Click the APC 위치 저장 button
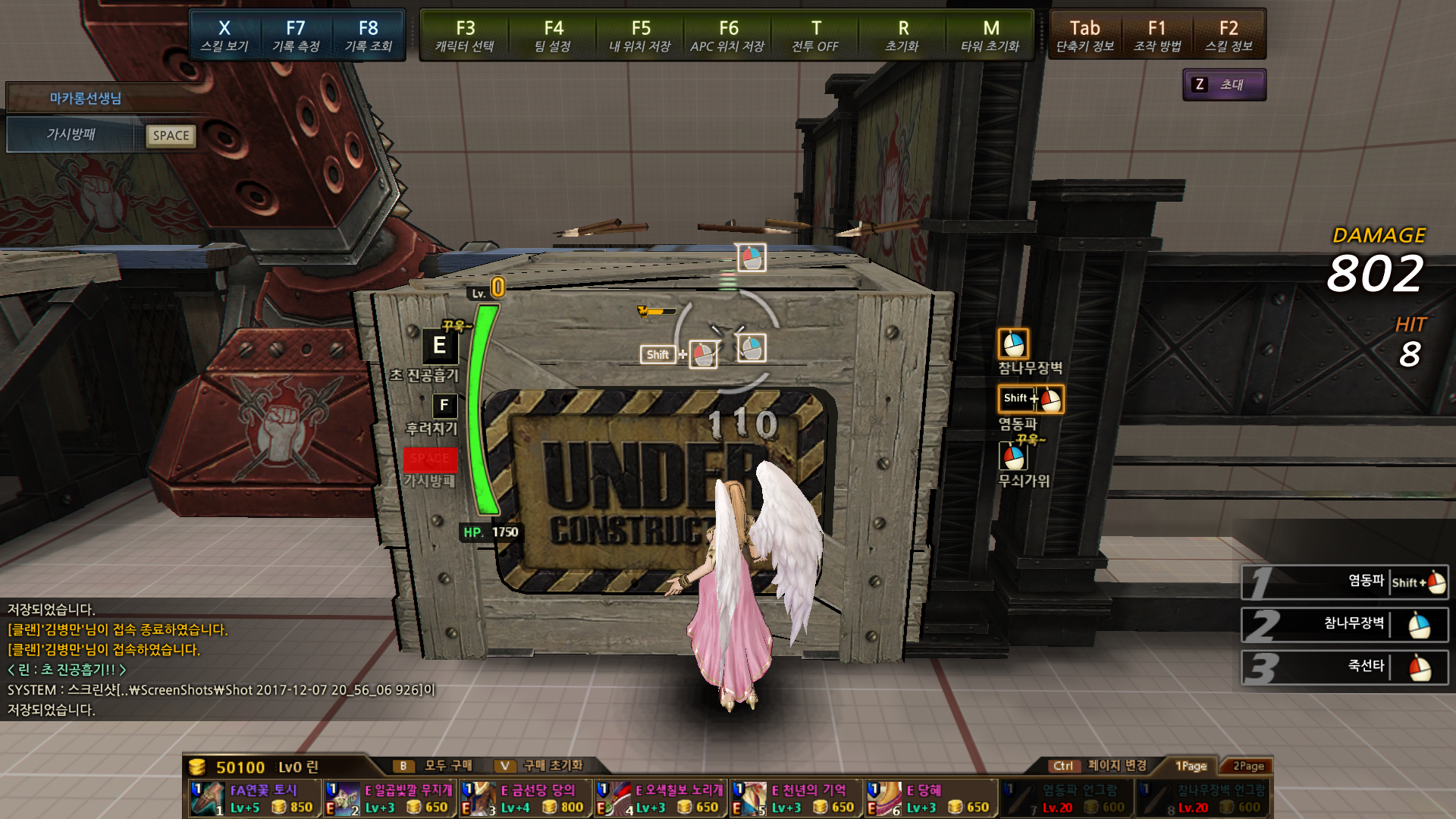This screenshot has width=1456, height=819. coord(727,36)
